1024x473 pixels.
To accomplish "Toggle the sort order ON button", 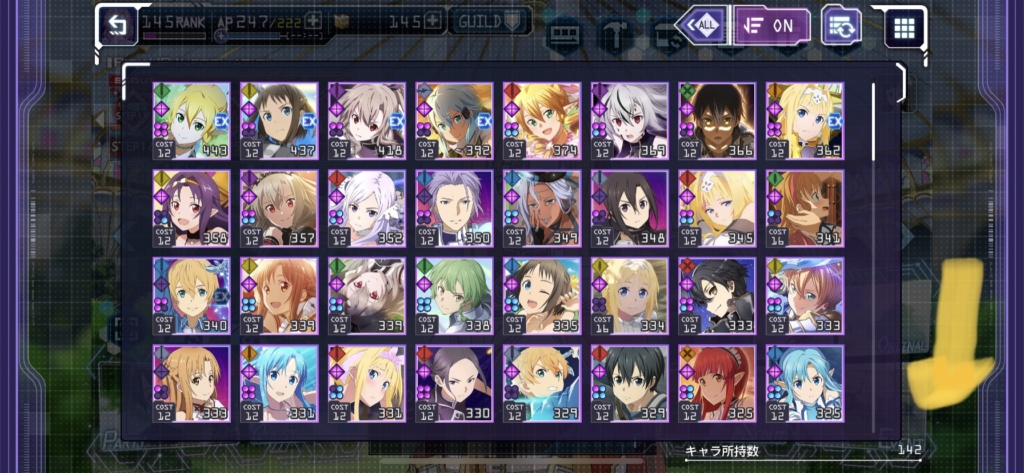I will pyautogui.click(x=772, y=25).
